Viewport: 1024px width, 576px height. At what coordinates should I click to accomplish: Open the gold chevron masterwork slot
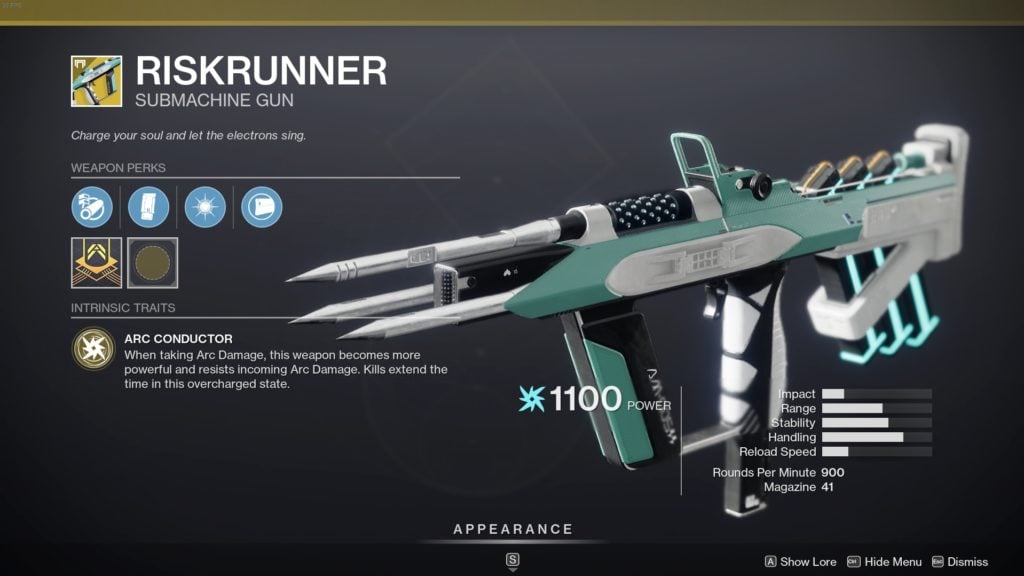(x=96, y=262)
